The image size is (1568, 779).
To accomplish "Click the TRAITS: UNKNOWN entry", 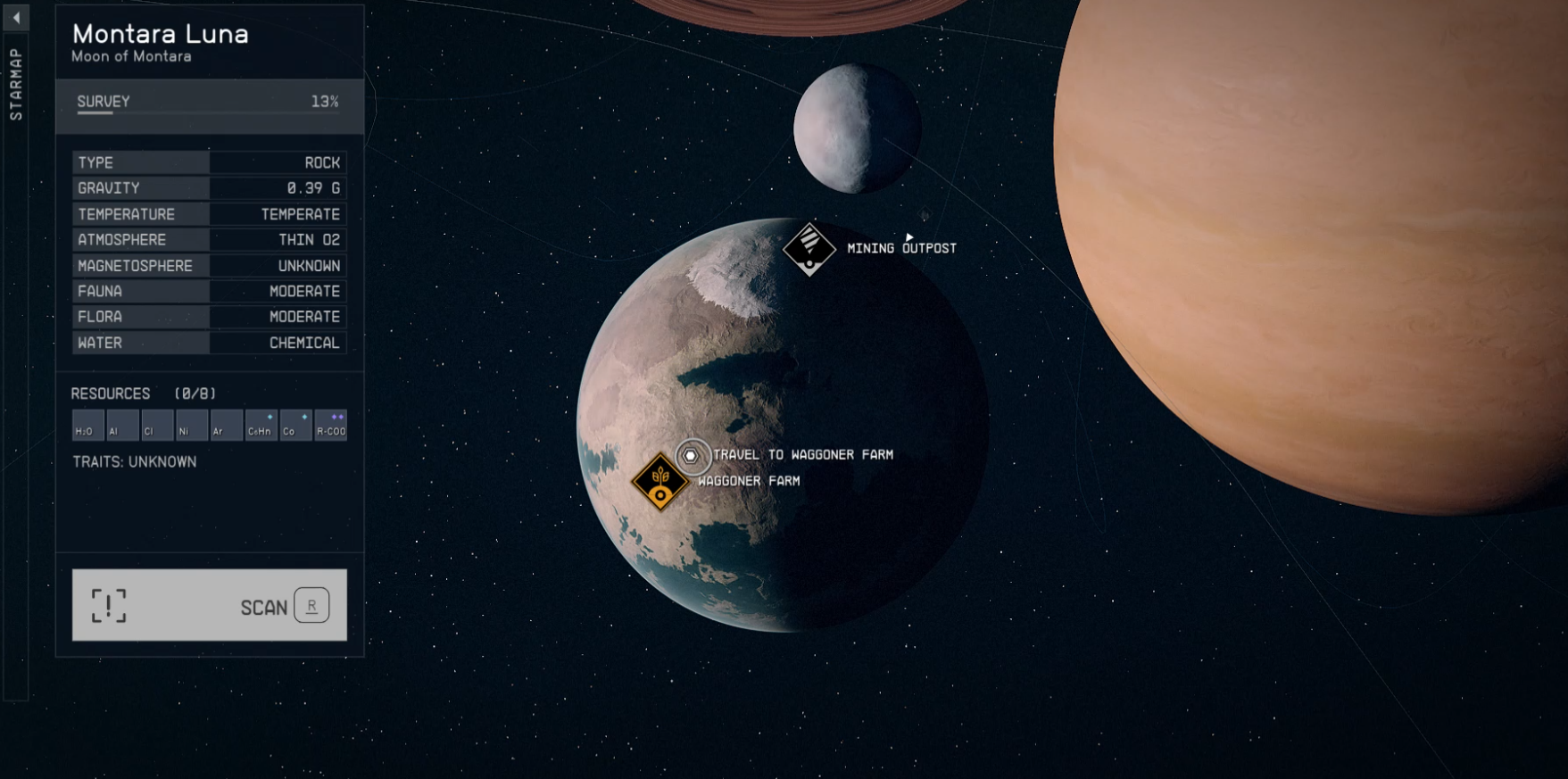I will (x=134, y=461).
